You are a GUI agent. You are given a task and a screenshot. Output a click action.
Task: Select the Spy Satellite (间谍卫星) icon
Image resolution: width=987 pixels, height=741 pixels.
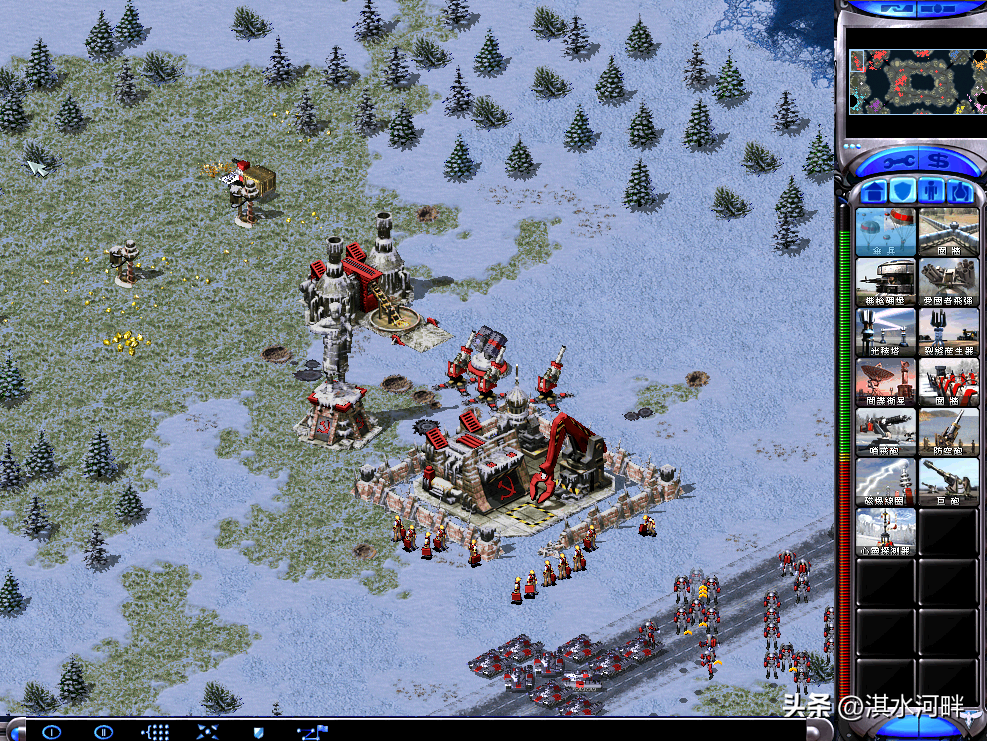tap(886, 381)
